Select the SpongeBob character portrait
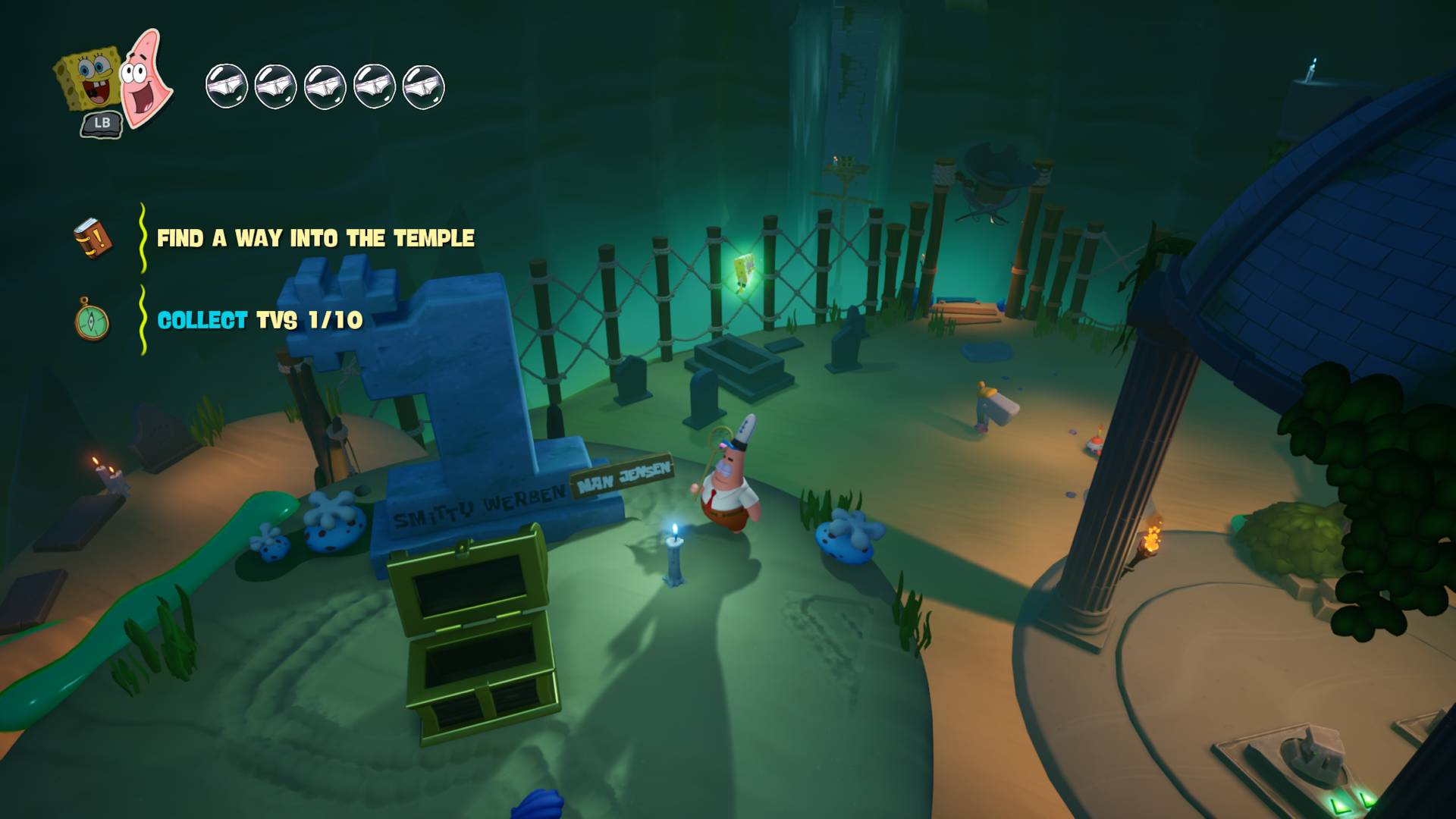The image size is (1456, 819). [89, 79]
